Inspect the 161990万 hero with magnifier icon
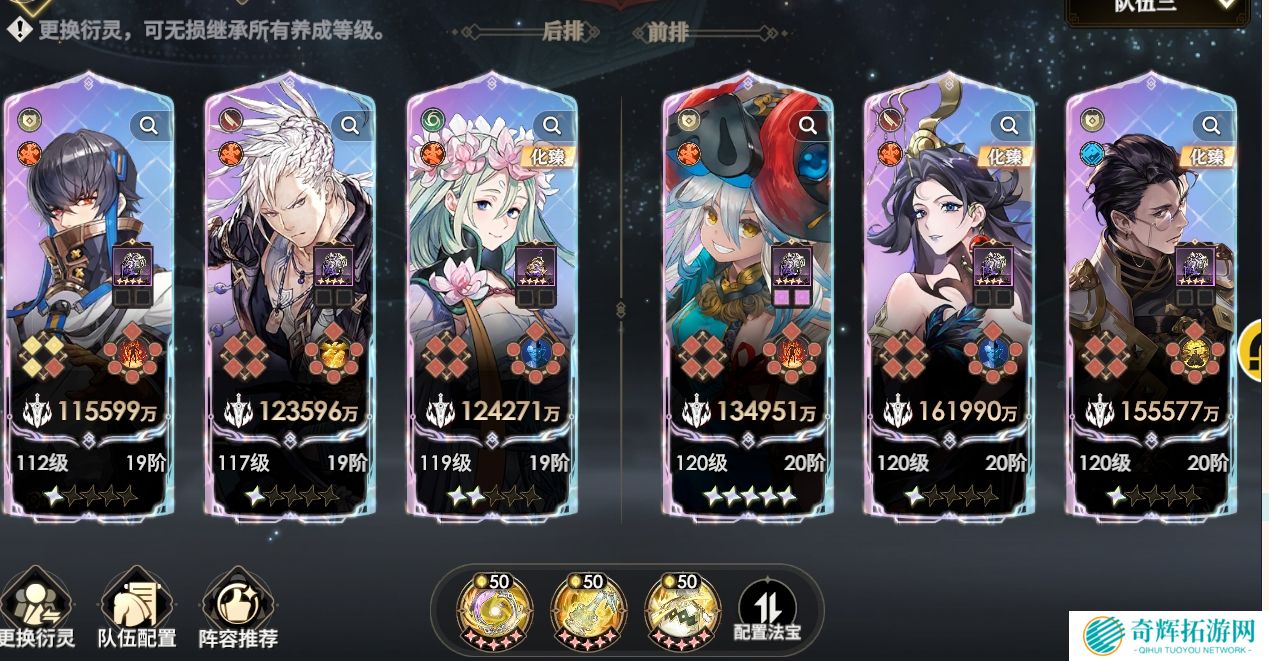The image size is (1269, 661). pyautogui.click(x=1009, y=125)
